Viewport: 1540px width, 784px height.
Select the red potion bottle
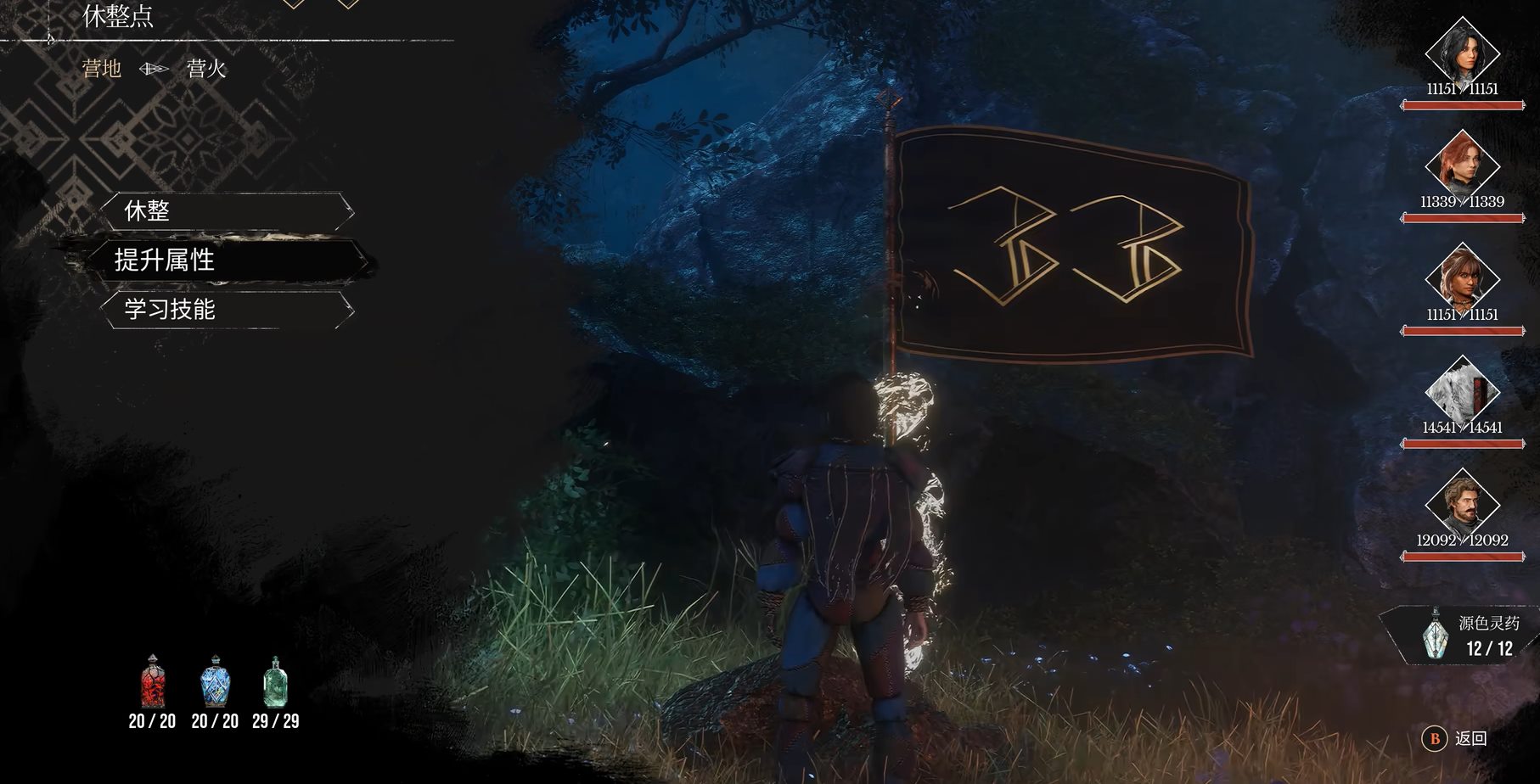[x=153, y=681]
